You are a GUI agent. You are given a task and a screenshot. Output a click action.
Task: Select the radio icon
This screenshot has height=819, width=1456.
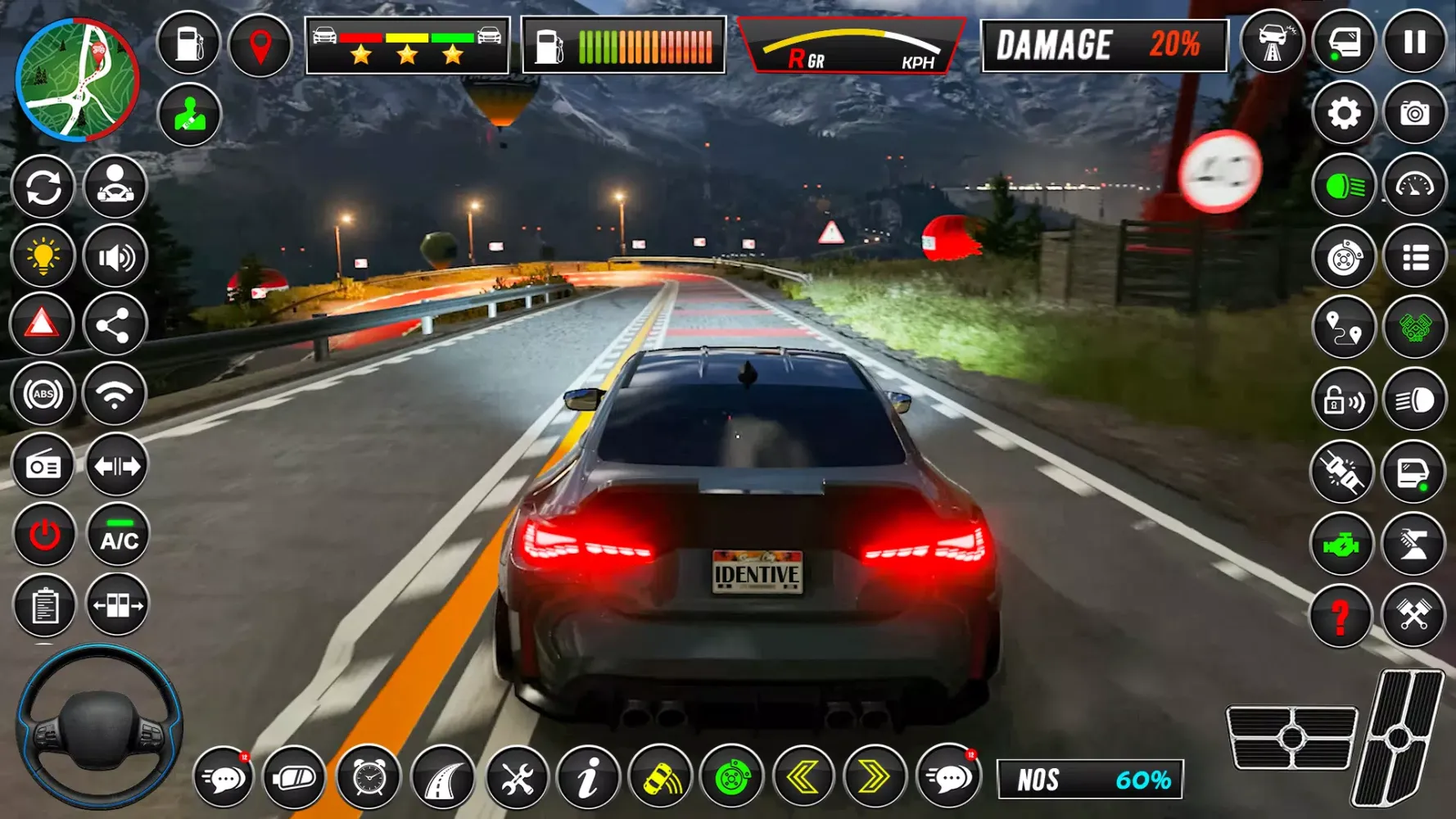(x=43, y=465)
